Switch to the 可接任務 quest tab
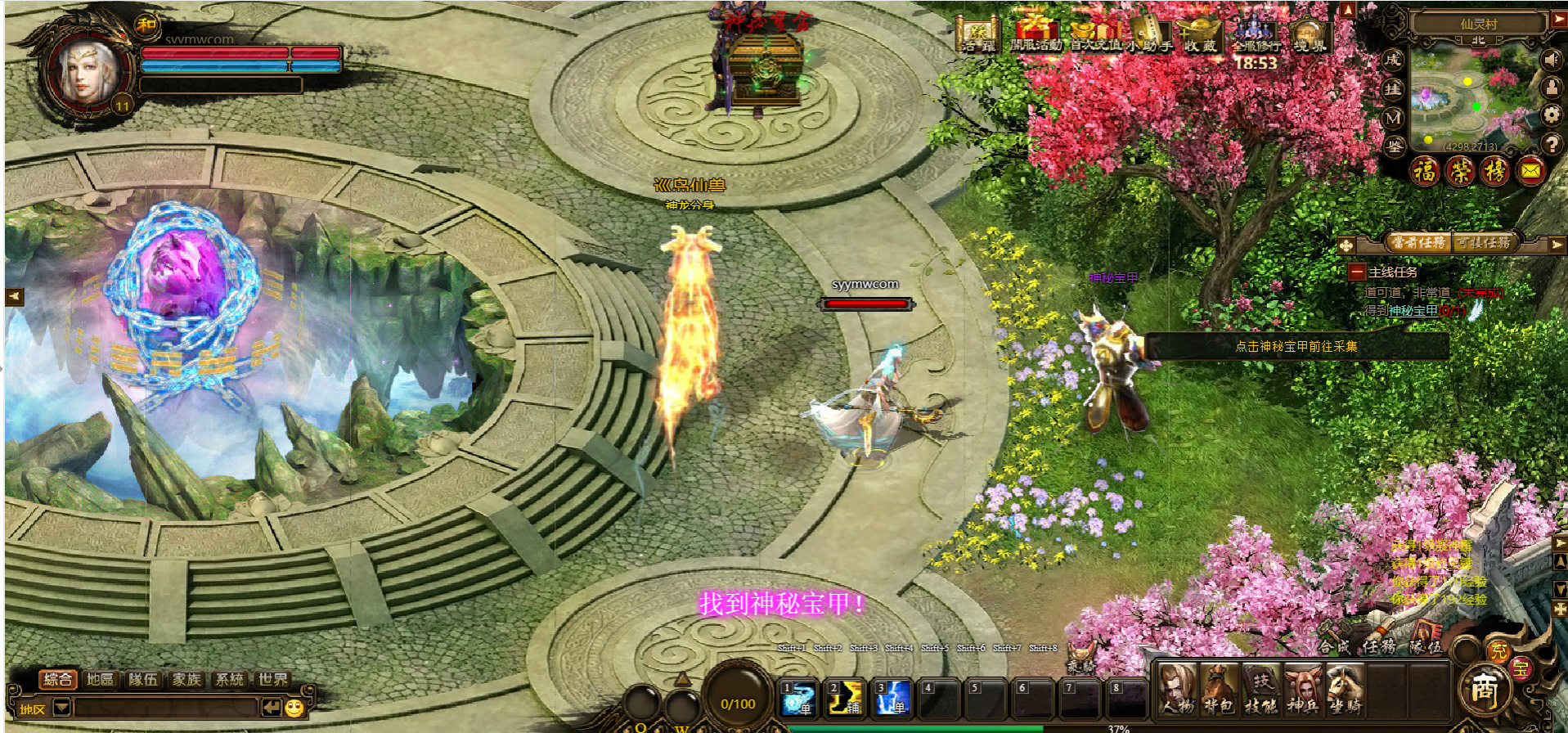The image size is (1568, 733). pos(1485,242)
